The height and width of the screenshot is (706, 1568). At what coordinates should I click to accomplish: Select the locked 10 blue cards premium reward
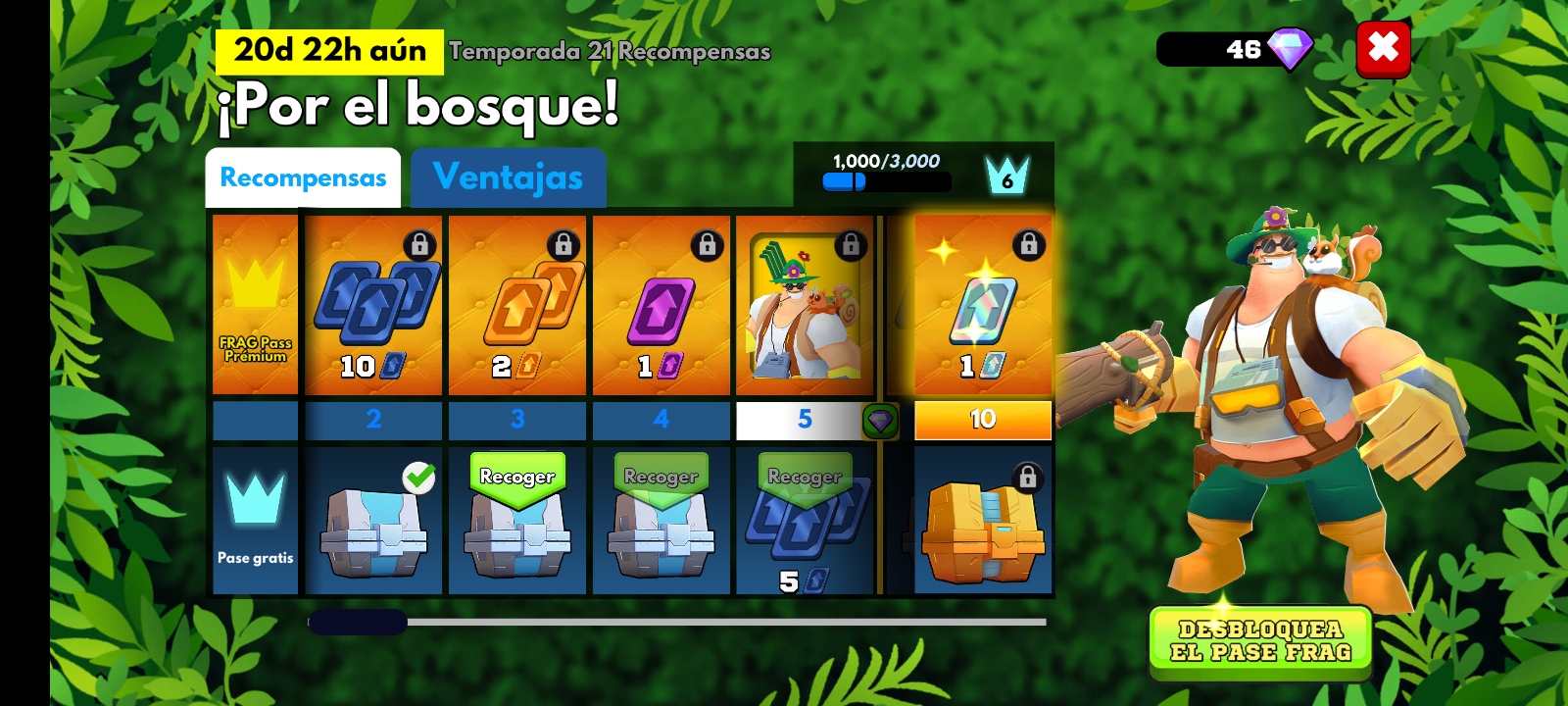pyautogui.click(x=373, y=305)
